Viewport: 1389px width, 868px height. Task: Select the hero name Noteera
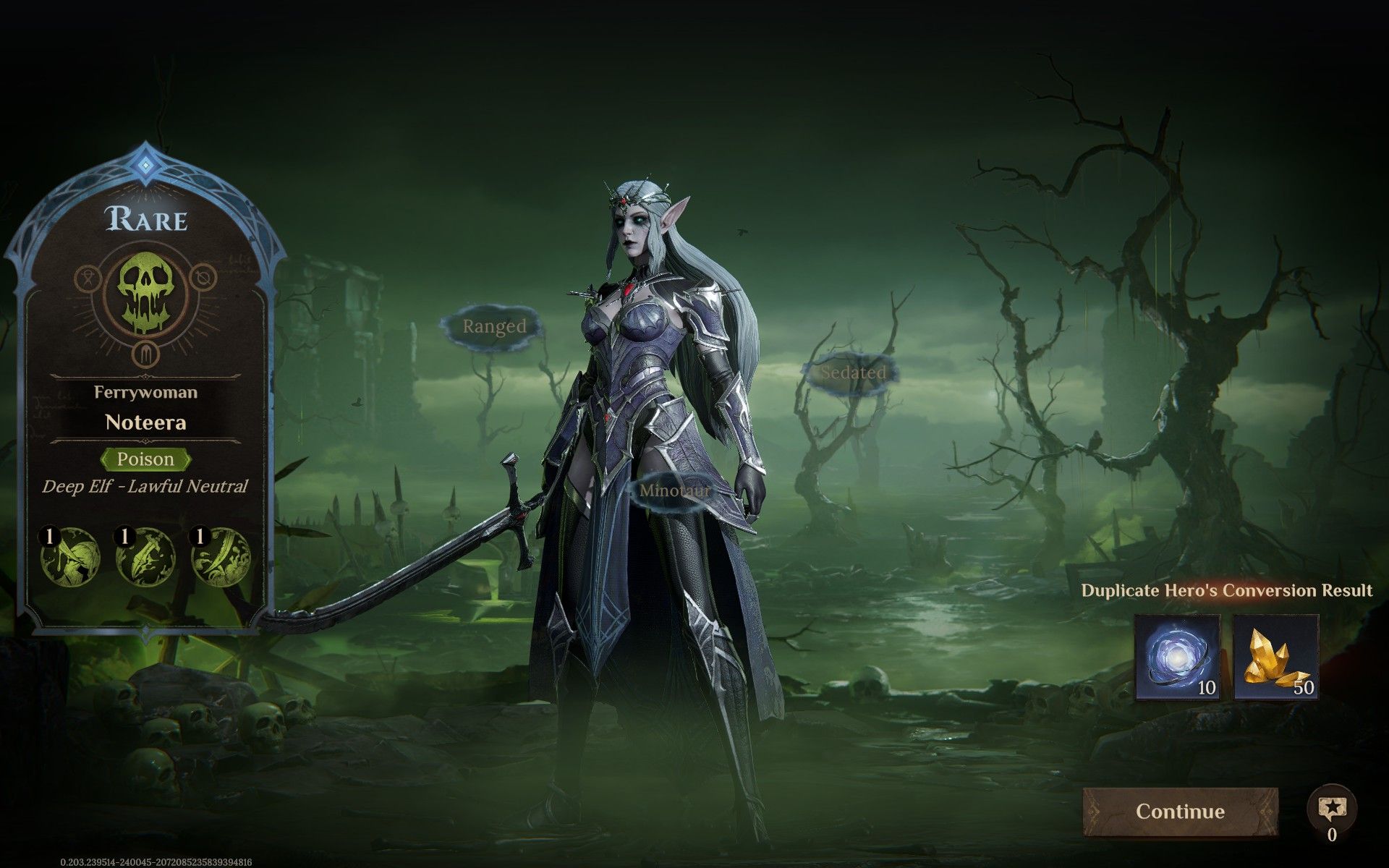coord(145,423)
